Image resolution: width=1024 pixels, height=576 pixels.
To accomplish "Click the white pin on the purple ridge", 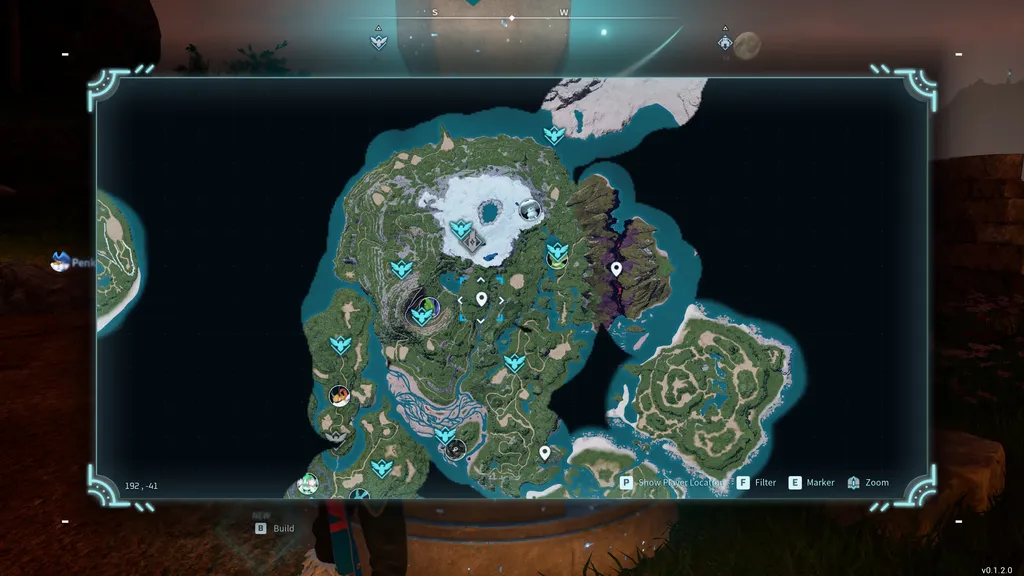I will click(616, 268).
